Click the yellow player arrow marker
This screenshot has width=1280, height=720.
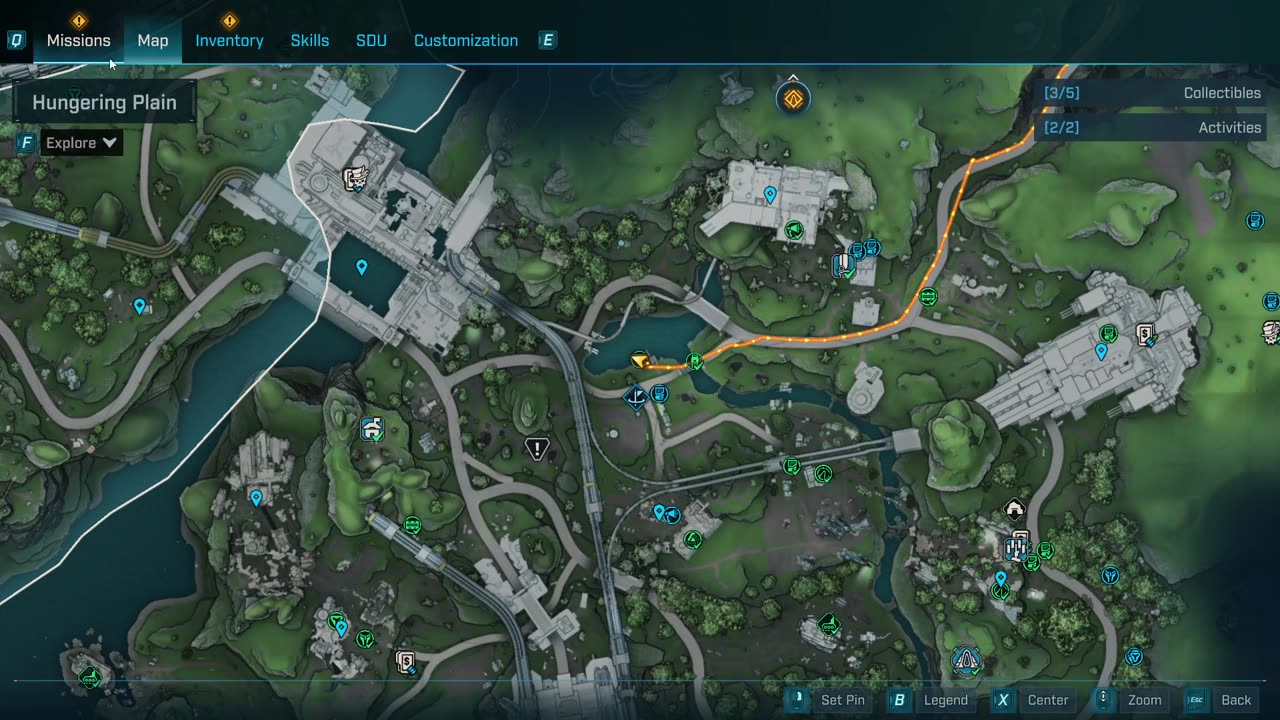(640, 360)
